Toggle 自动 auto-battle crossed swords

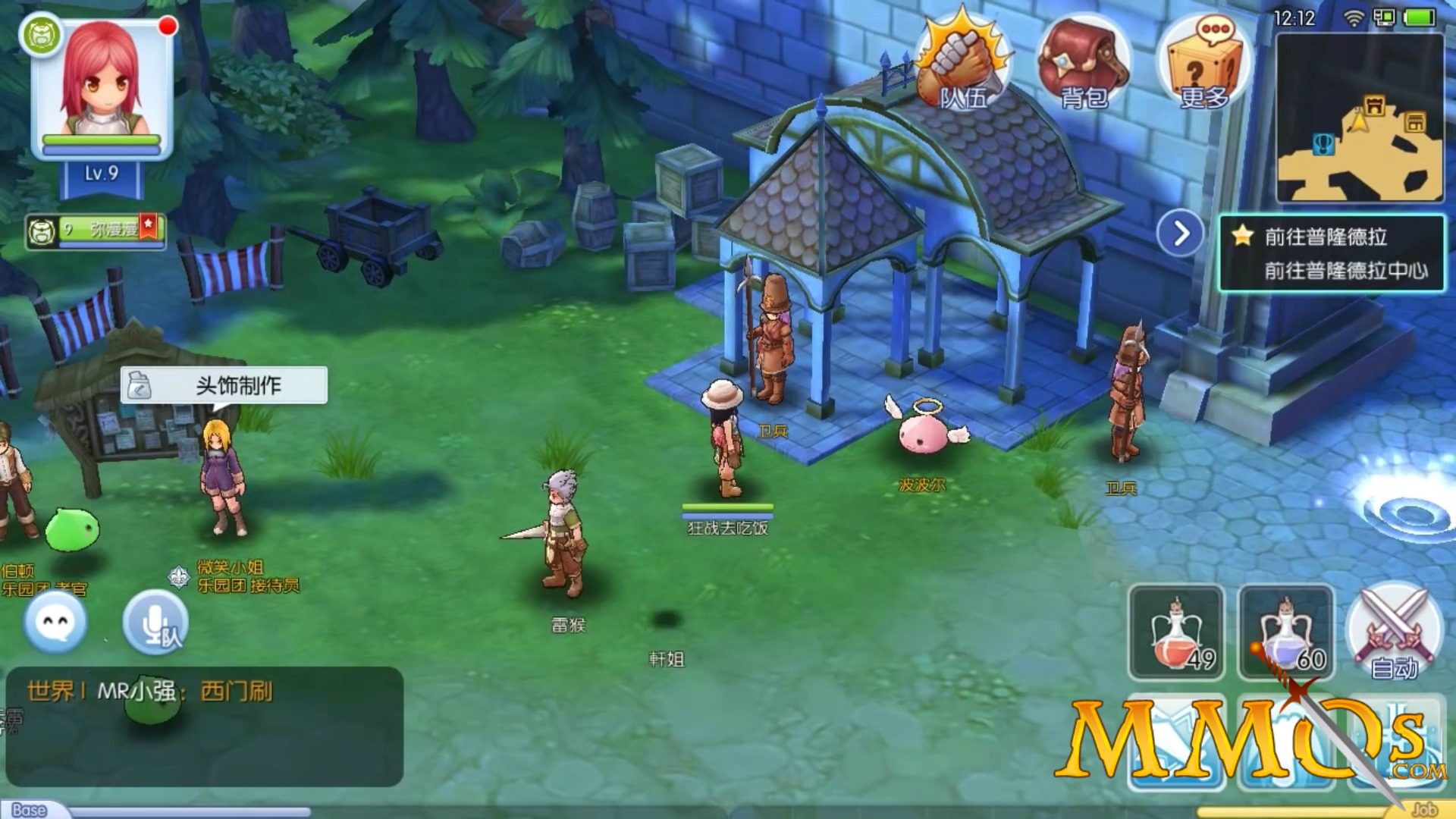point(1394,632)
